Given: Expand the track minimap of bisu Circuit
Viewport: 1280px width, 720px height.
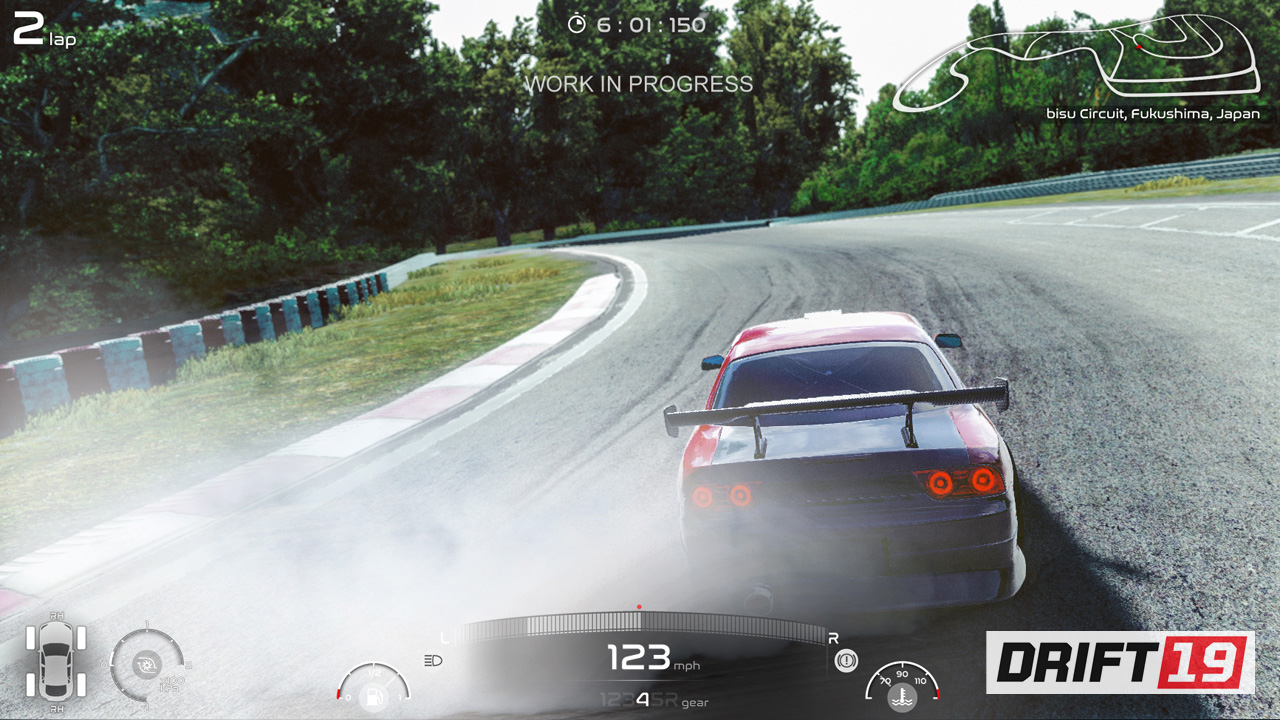Looking at the screenshot, I should click(x=1080, y=60).
